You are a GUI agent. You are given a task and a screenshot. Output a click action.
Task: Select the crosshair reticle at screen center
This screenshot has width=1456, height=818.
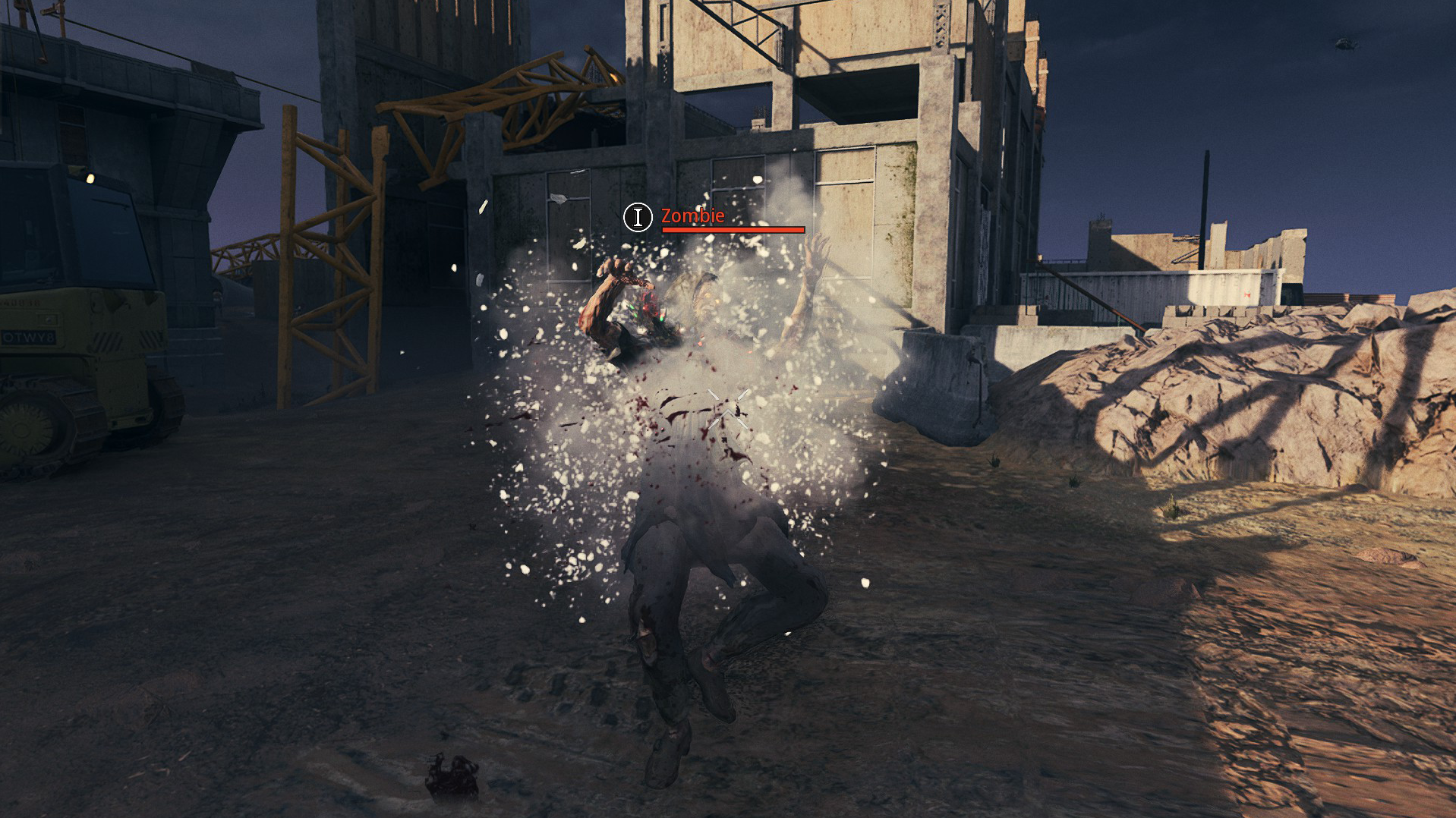click(x=727, y=410)
